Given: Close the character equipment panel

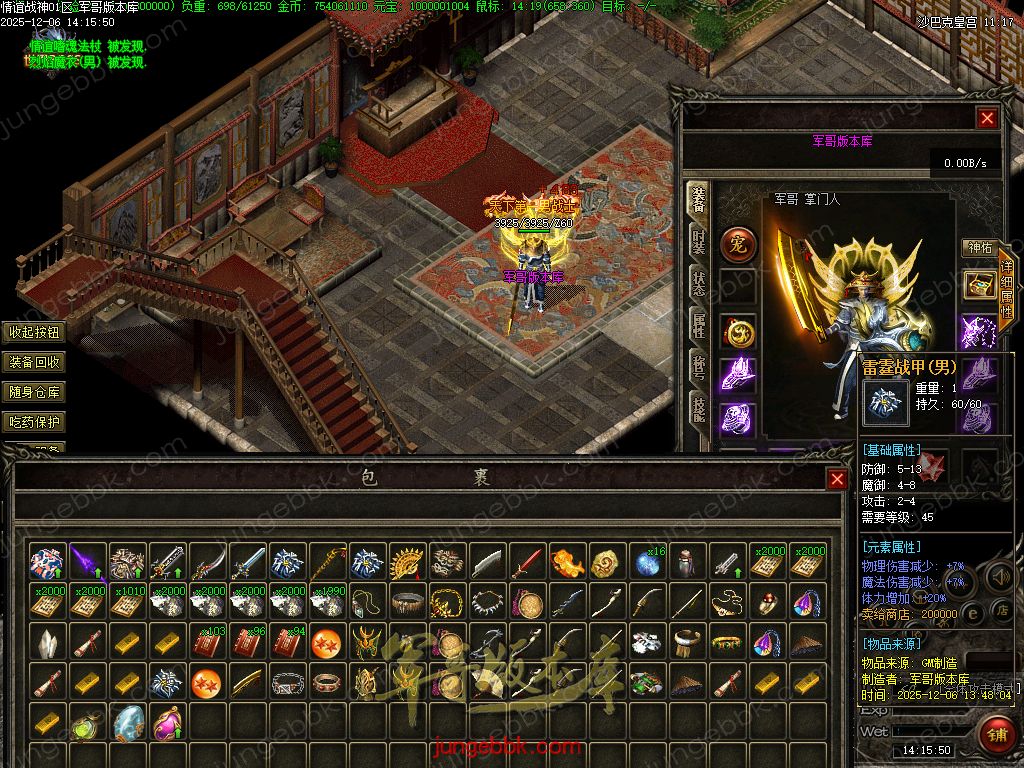Looking at the screenshot, I should tap(987, 118).
